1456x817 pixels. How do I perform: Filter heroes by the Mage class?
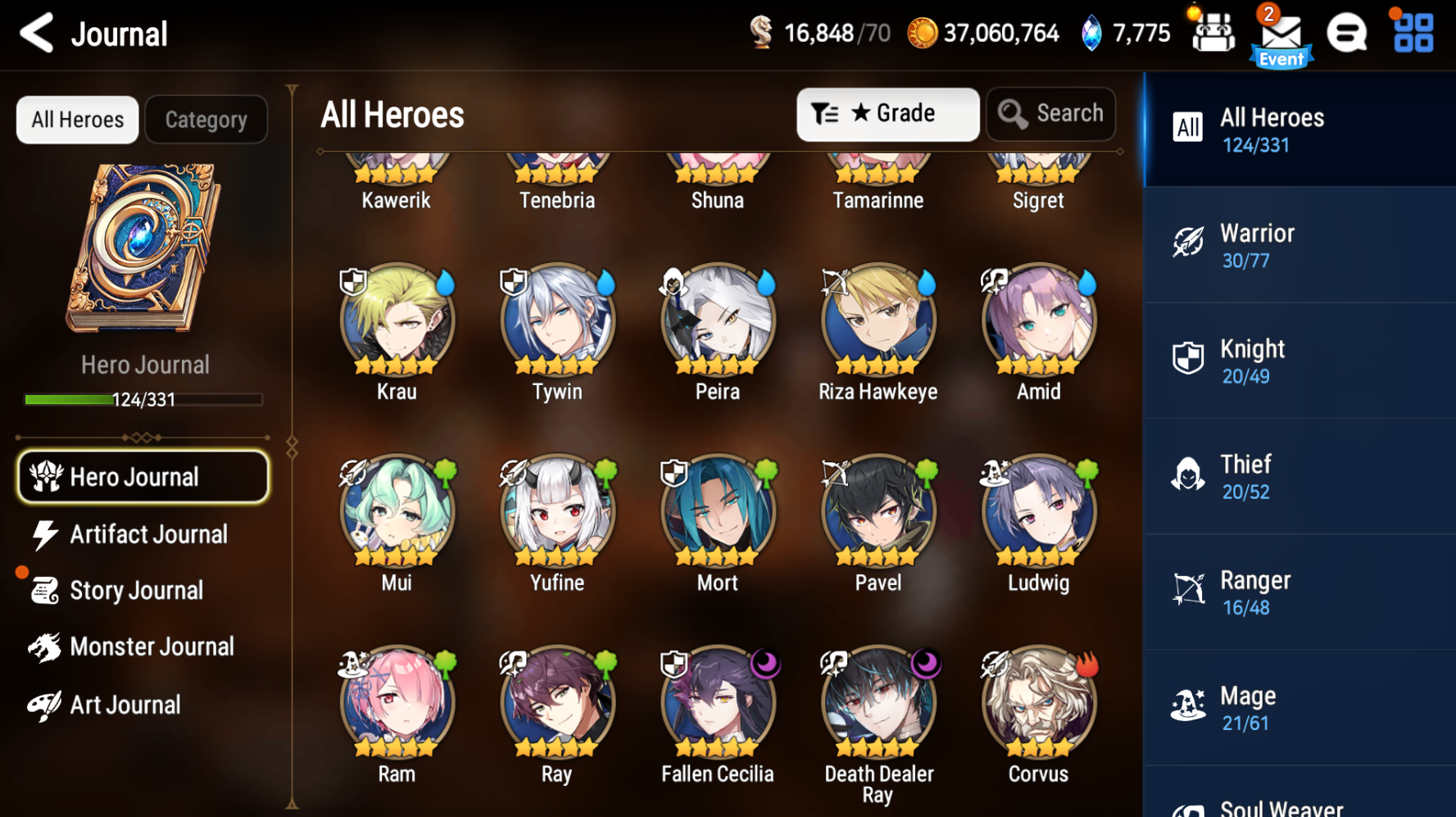point(1299,707)
